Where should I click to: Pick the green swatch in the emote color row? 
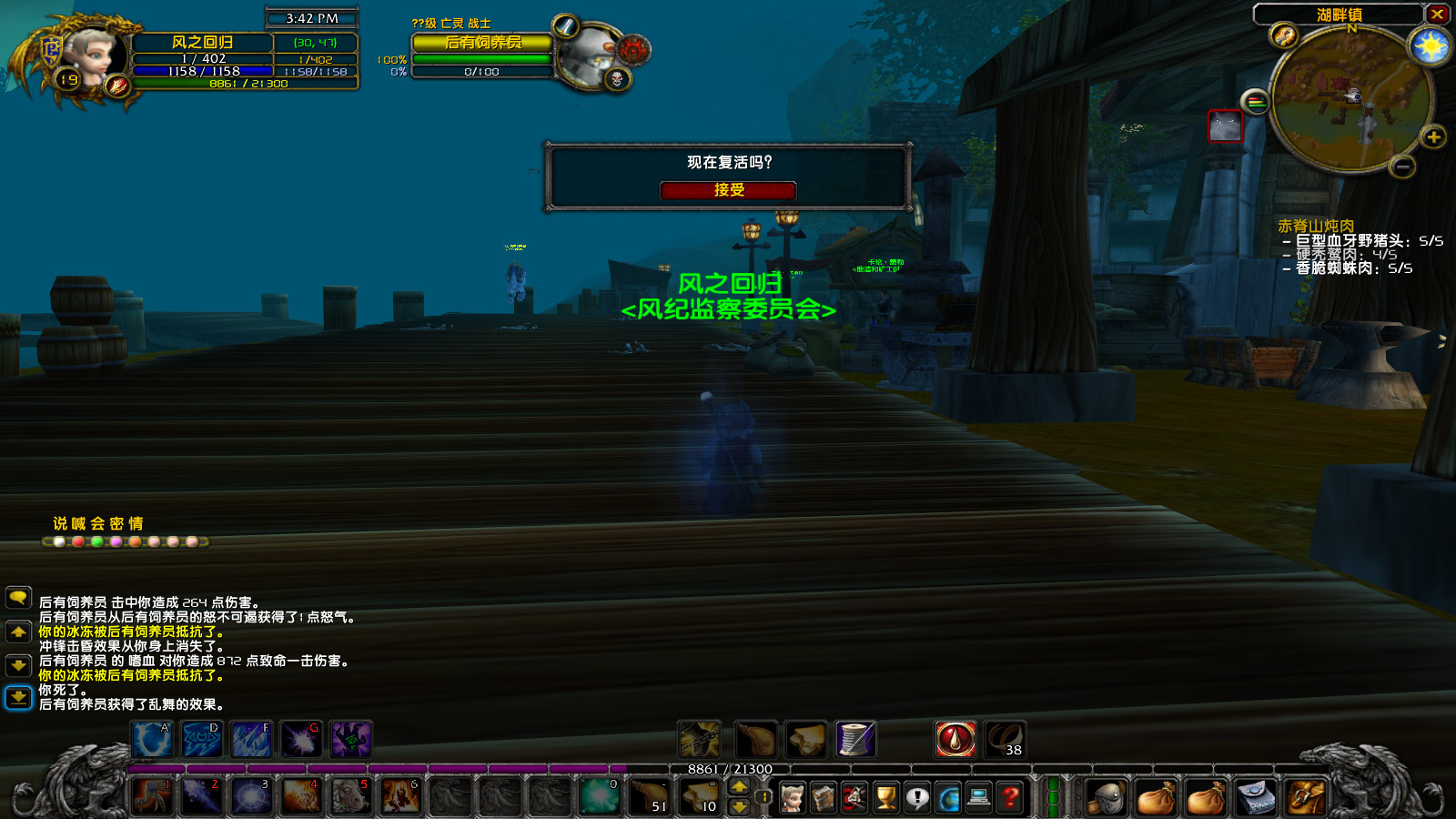[x=96, y=541]
